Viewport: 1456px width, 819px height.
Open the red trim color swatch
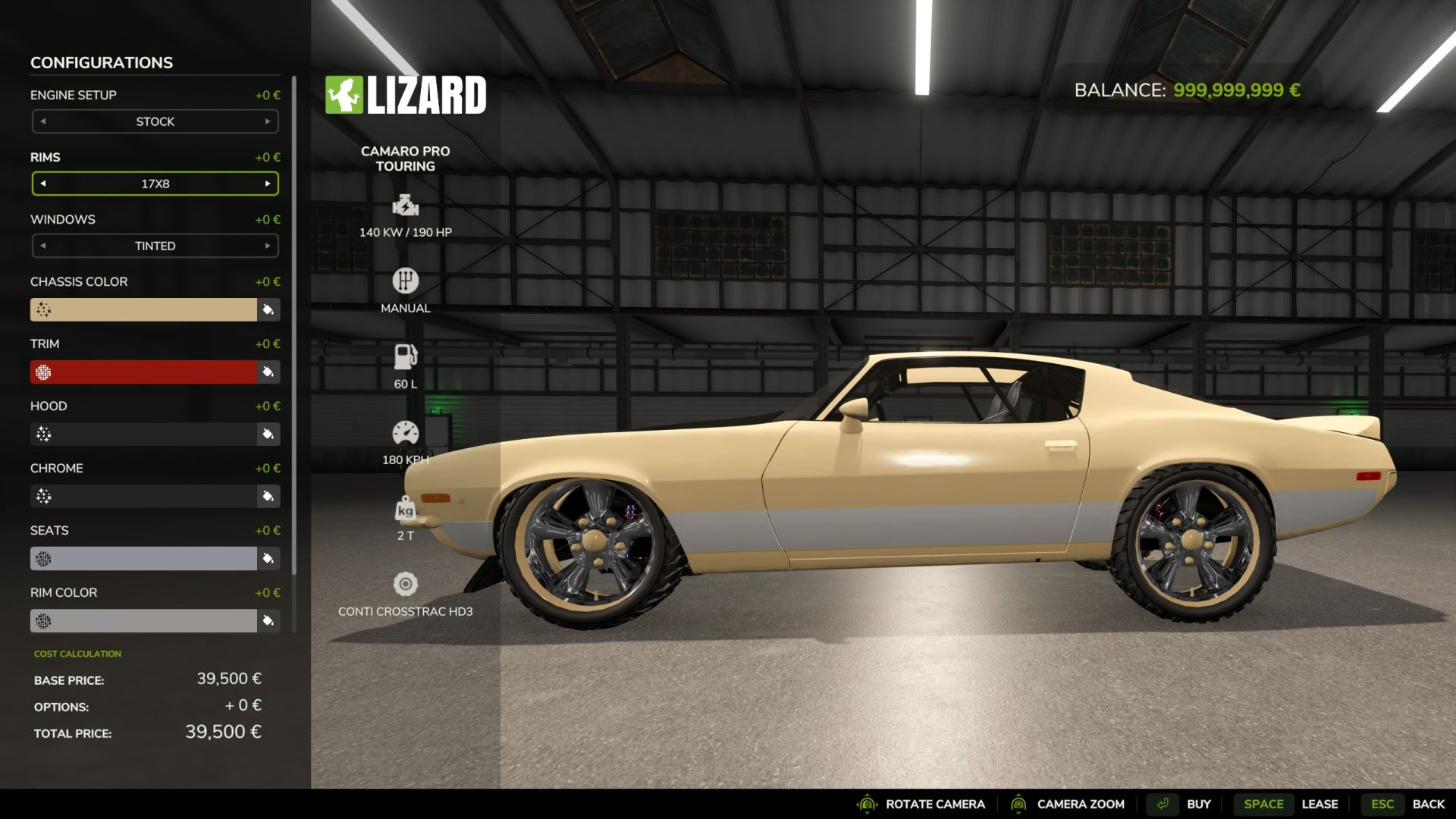143,372
